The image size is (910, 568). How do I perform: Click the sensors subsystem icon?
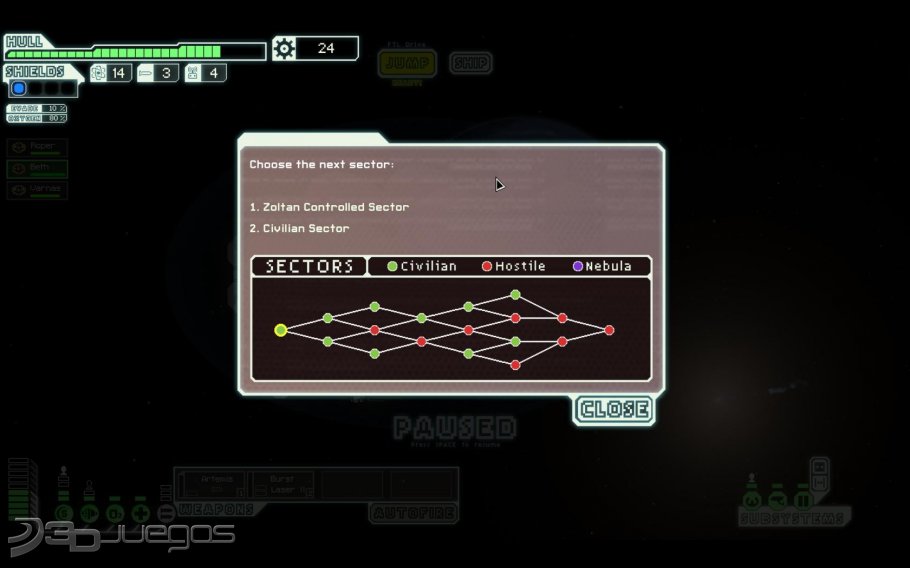[777, 499]
